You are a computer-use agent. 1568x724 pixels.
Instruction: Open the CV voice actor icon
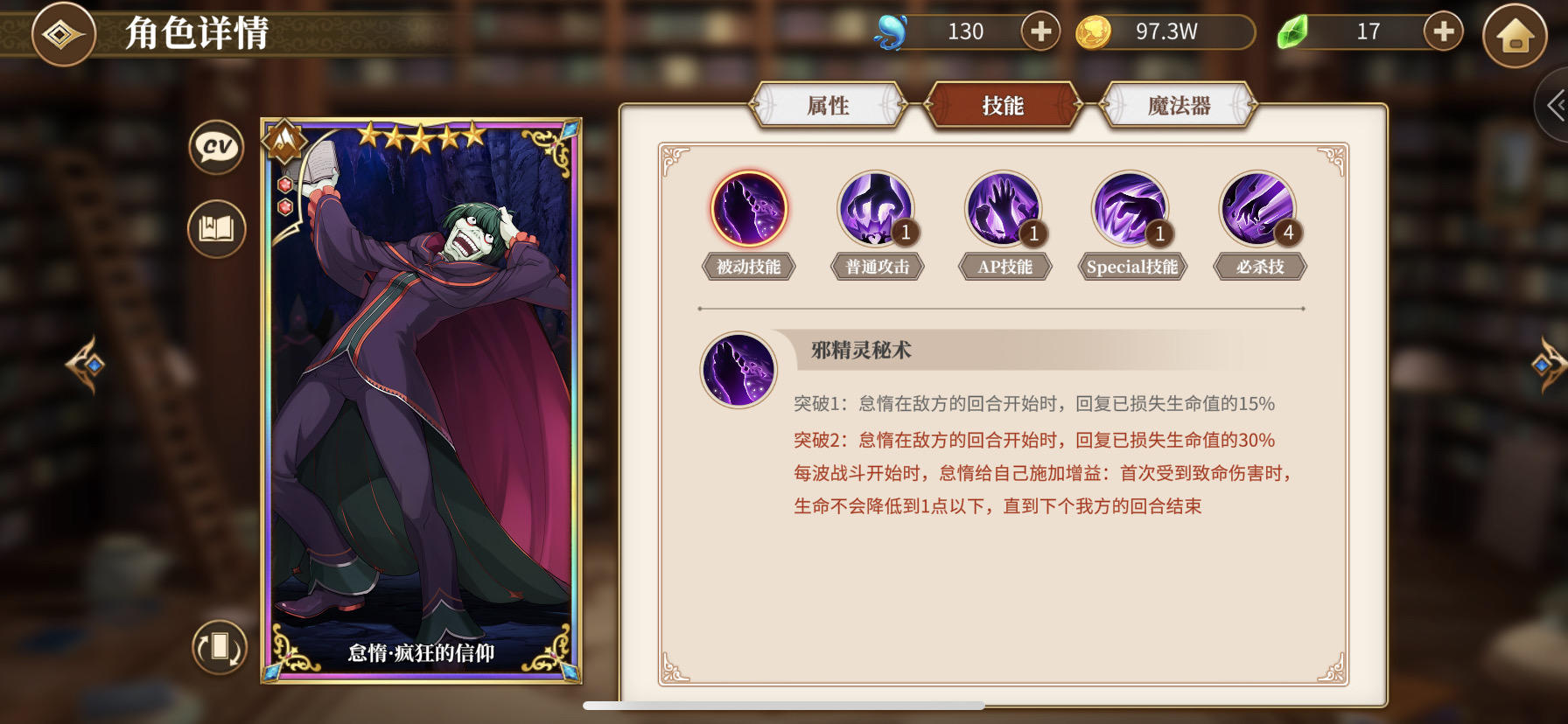[x=216, y=148]
